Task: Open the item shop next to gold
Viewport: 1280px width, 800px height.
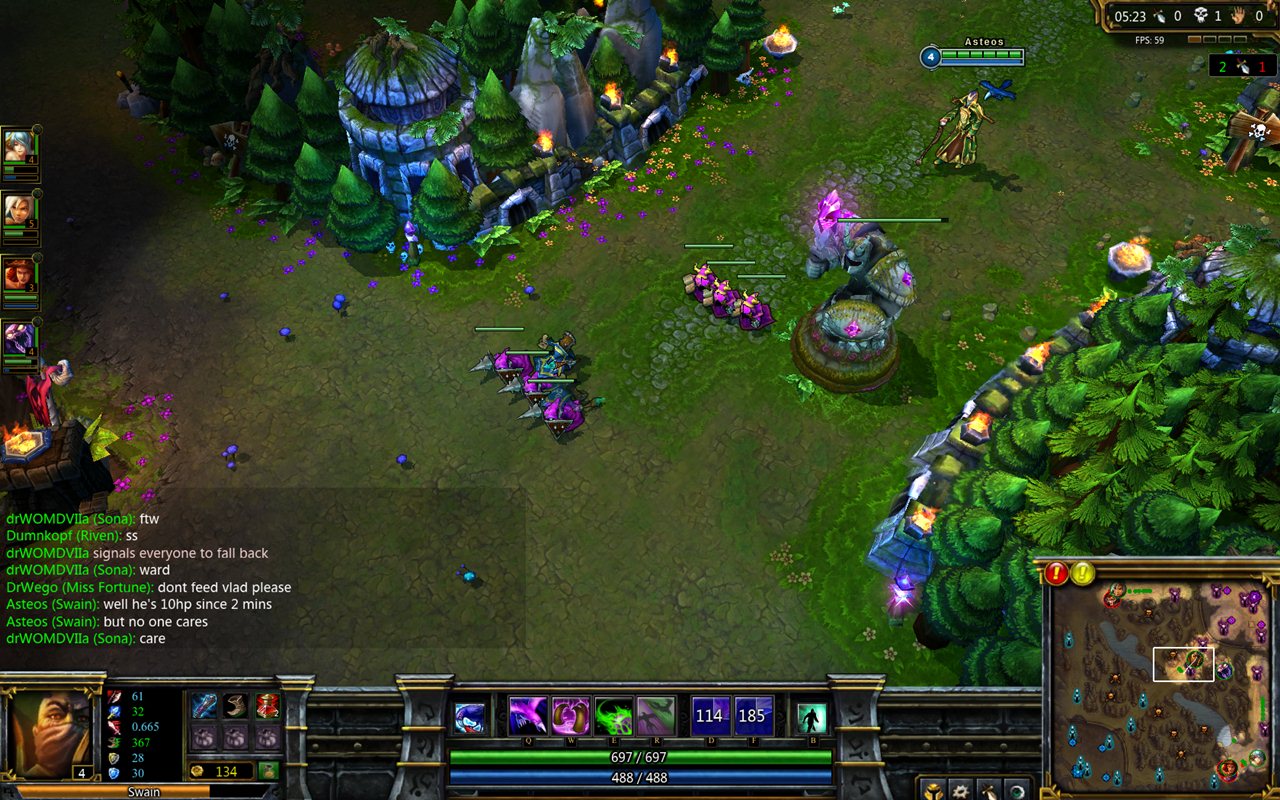Action: point(268,770)
